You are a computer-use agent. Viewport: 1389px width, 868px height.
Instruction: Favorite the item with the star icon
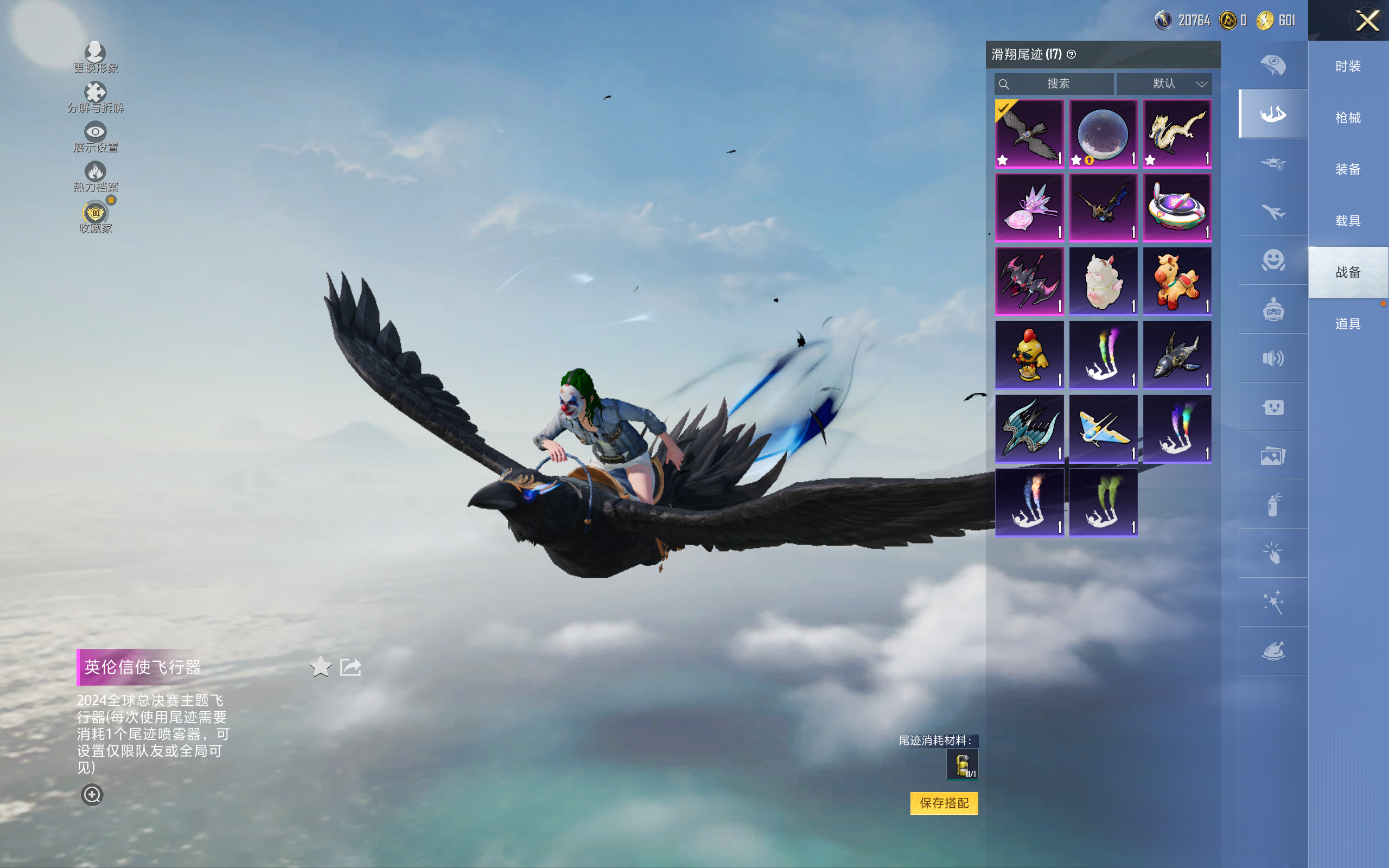(x=320, y=667)
